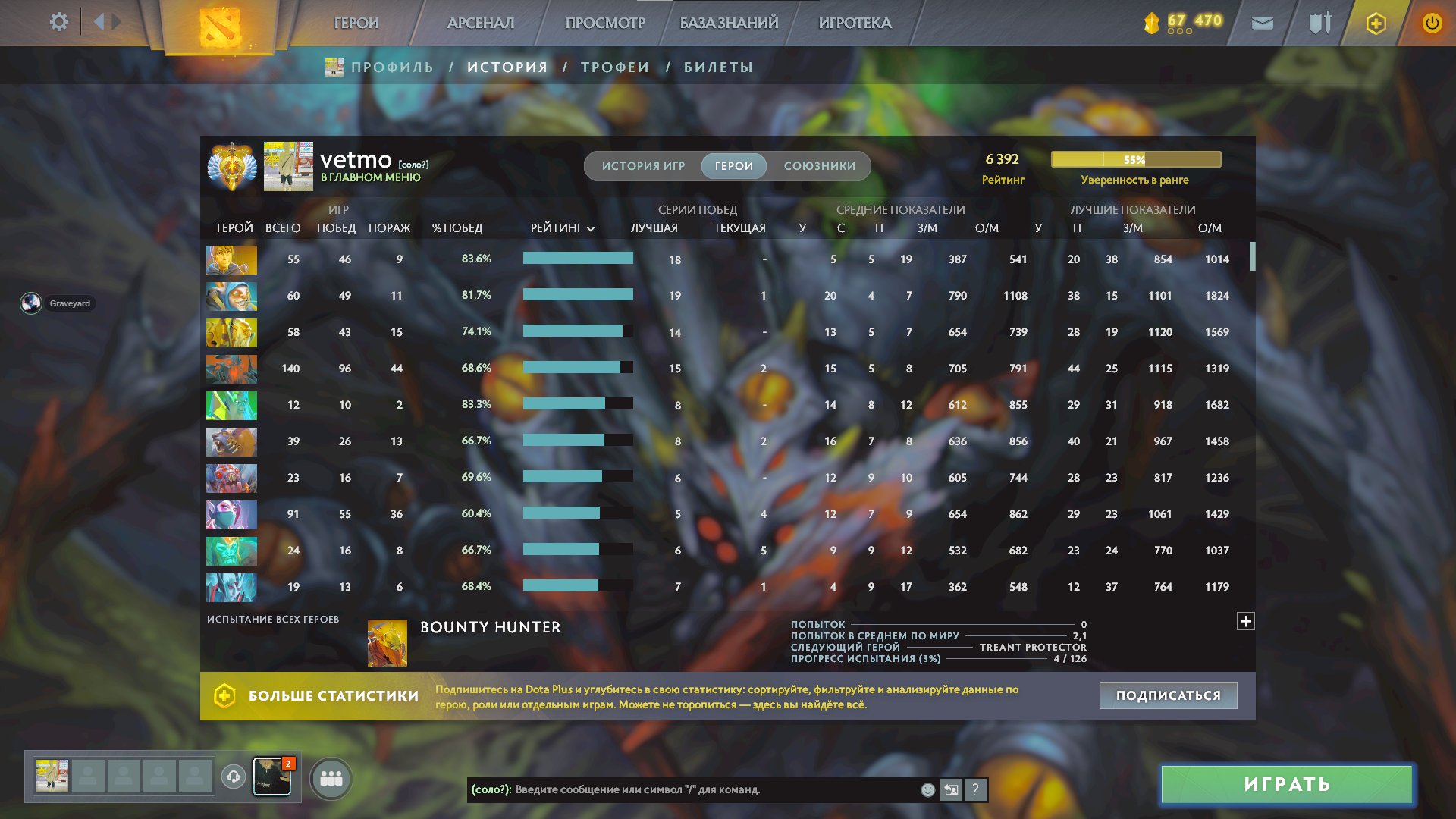Switch to ИСТОРИЯ ИГР view
The height and width of the screenshot is (819, 1456).
[x=643, y=165]
